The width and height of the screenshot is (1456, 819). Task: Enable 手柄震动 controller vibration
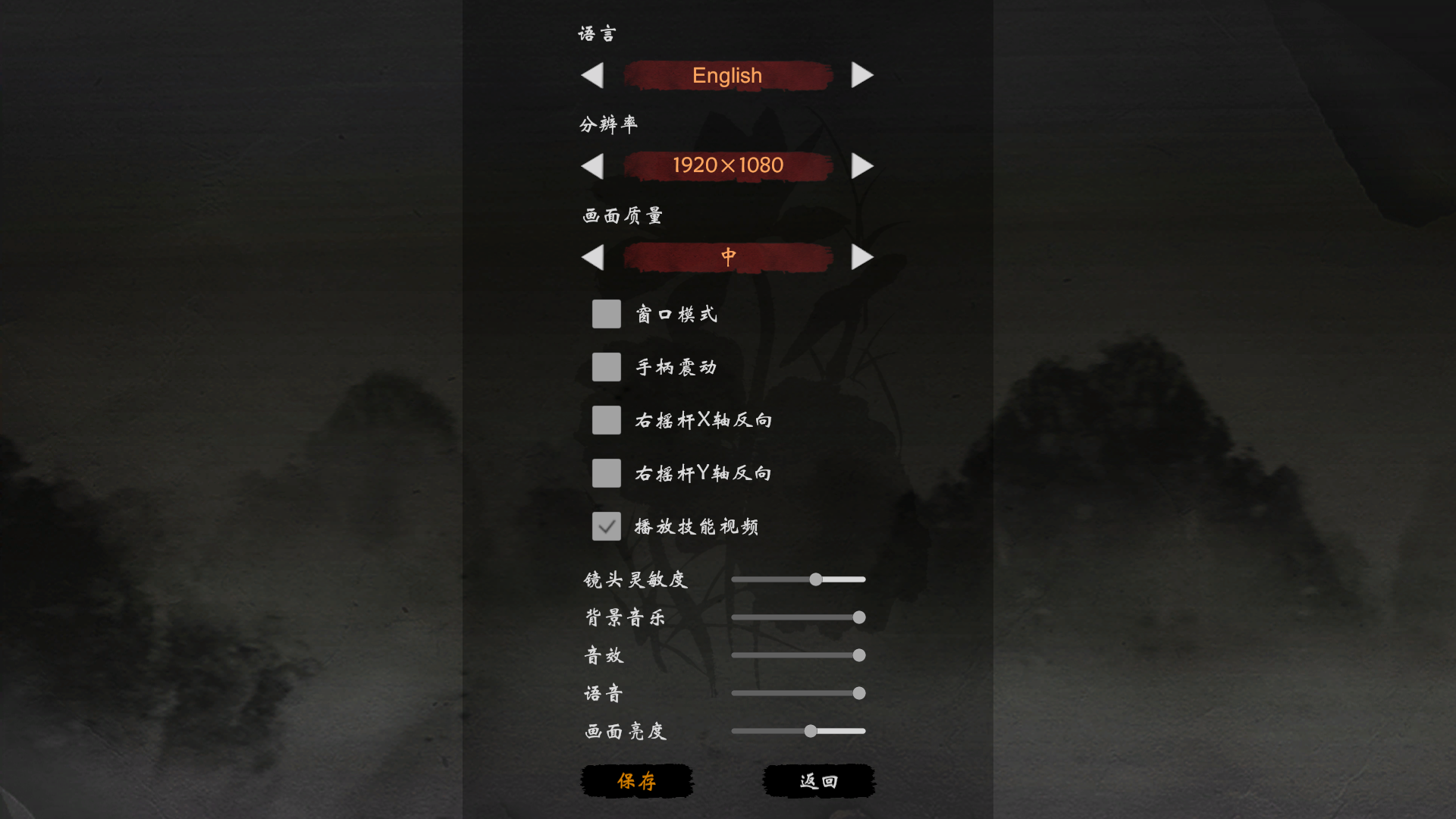(x=606, y=366)
